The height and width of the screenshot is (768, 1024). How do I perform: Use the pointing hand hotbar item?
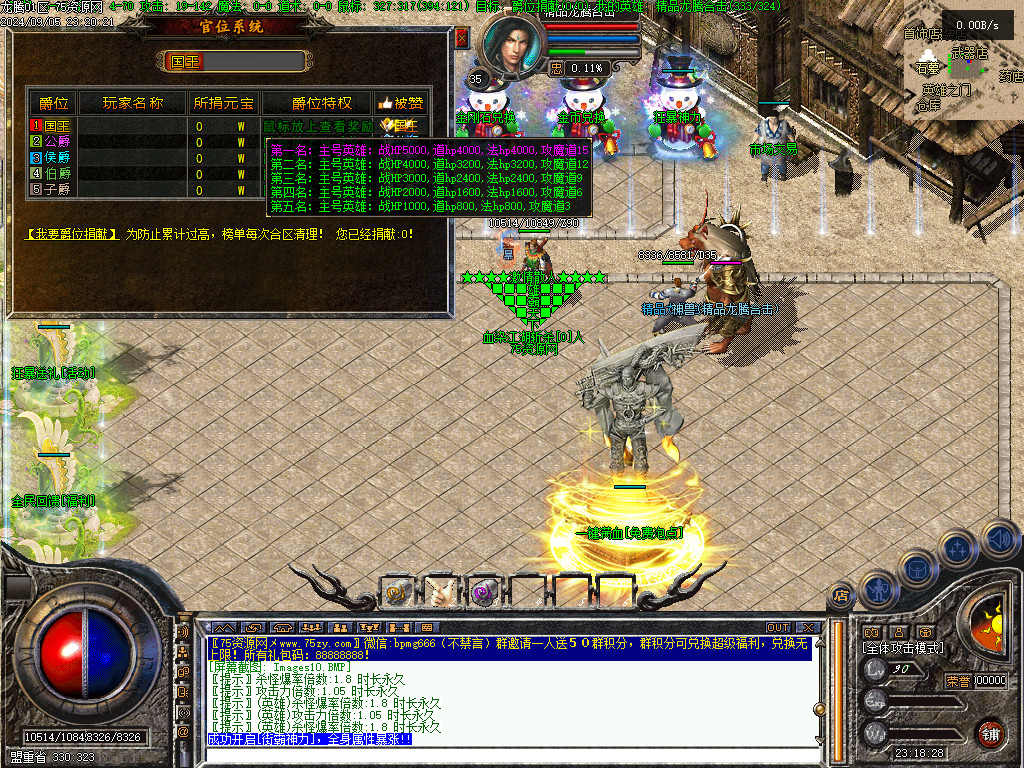pyautogui.click(x=440, y=593)
